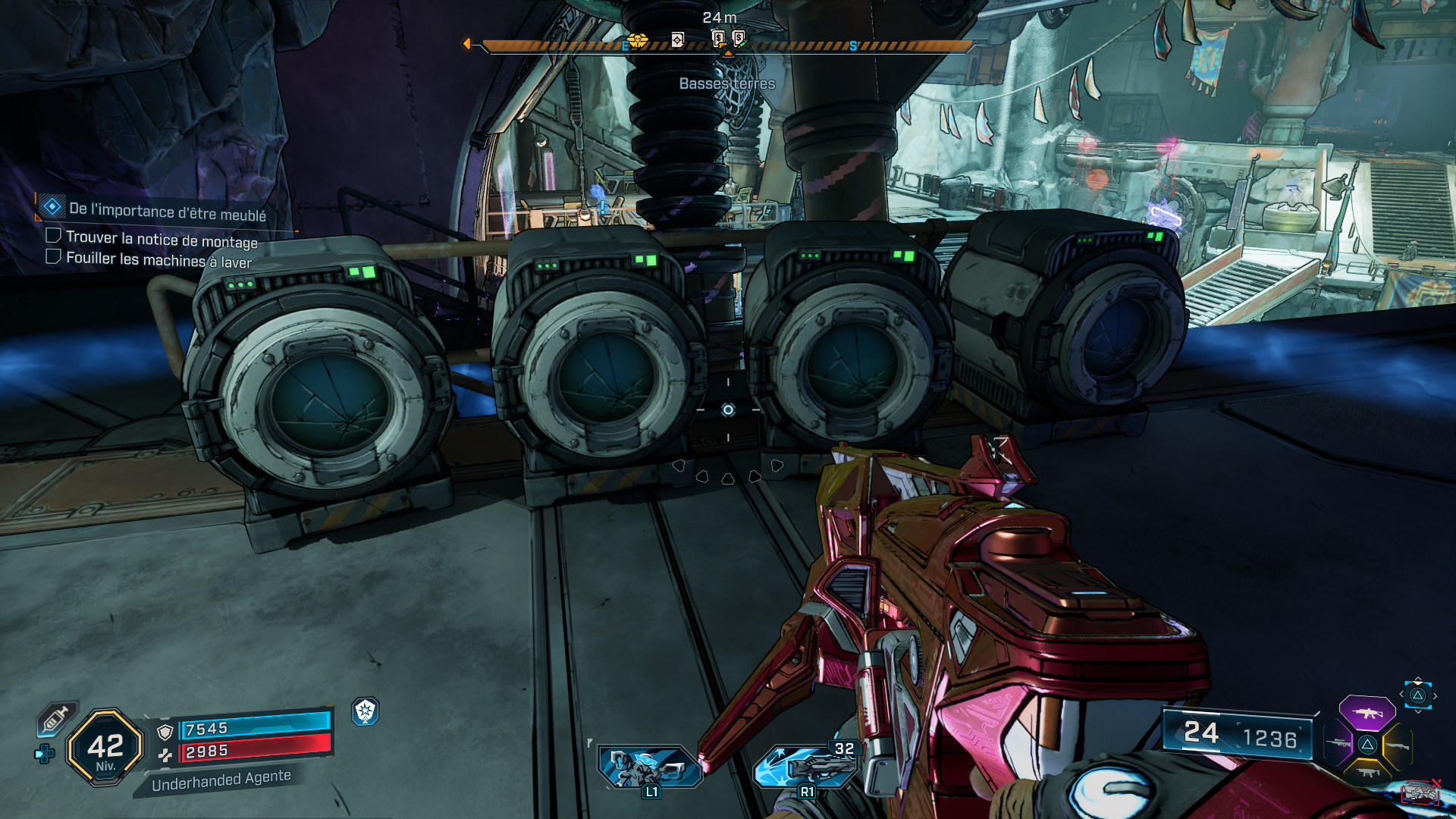1456x819 pixels.
Task: Tick the 'Fouiller les machines à laver' objective checkbox
Action: [53, 256]
